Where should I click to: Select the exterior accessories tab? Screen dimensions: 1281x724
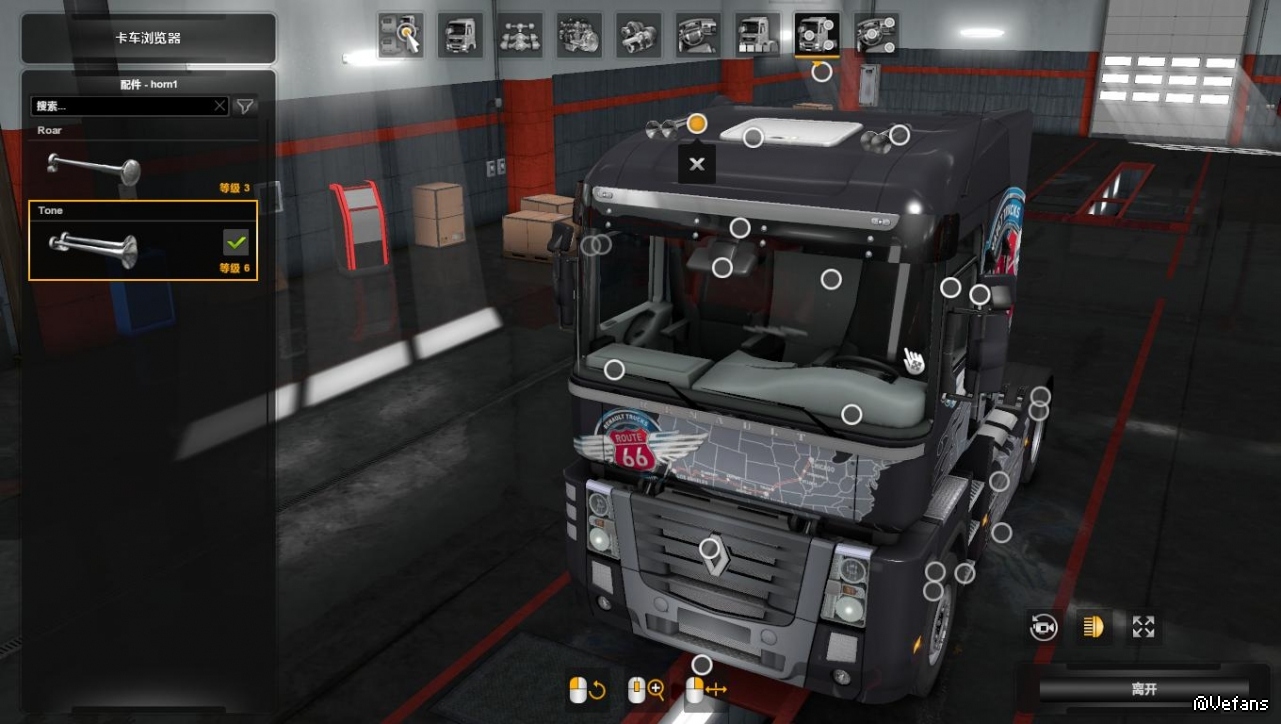[817, 35]
